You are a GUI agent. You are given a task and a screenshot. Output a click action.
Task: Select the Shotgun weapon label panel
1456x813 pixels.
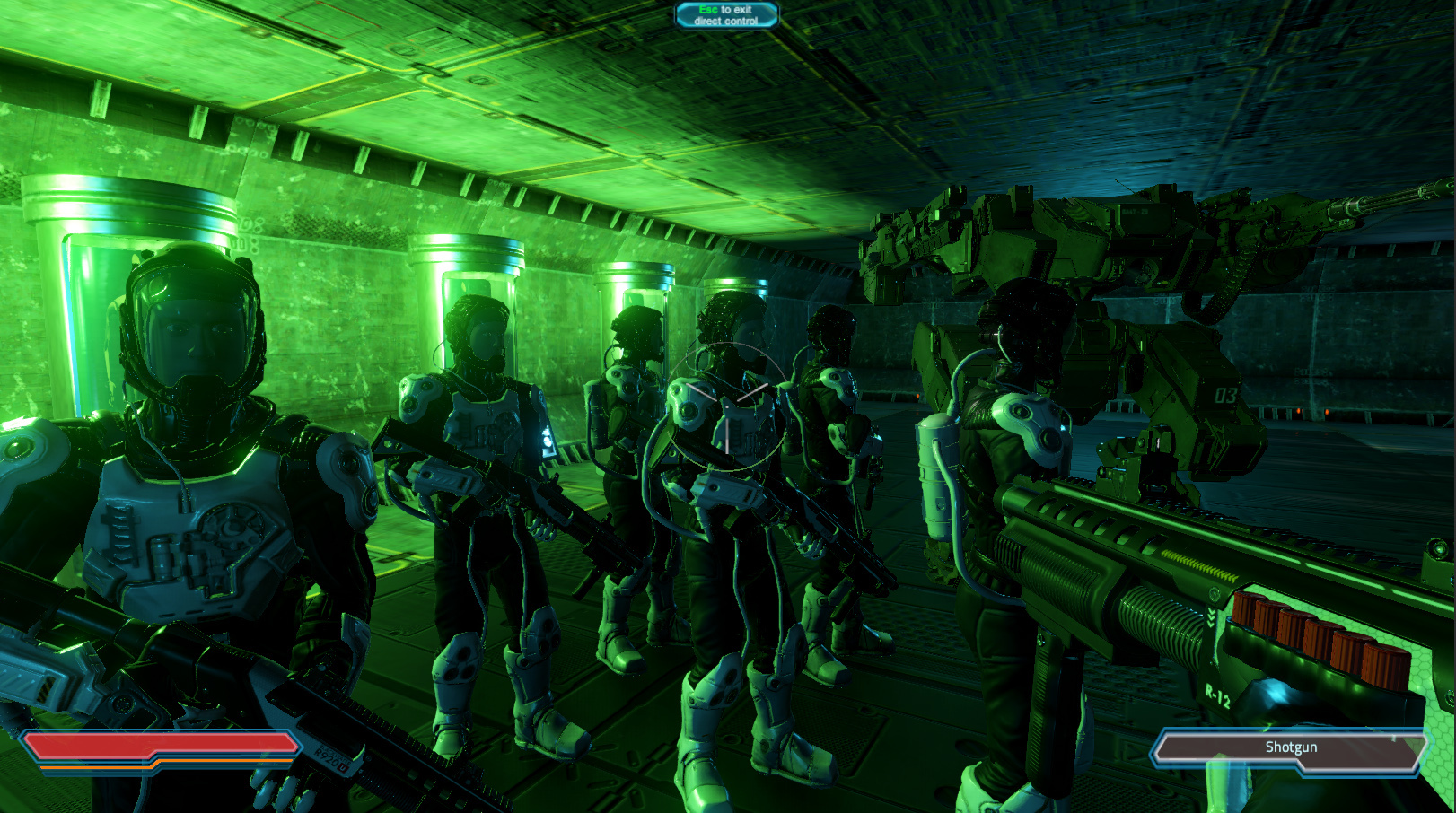coord(1290,747)
